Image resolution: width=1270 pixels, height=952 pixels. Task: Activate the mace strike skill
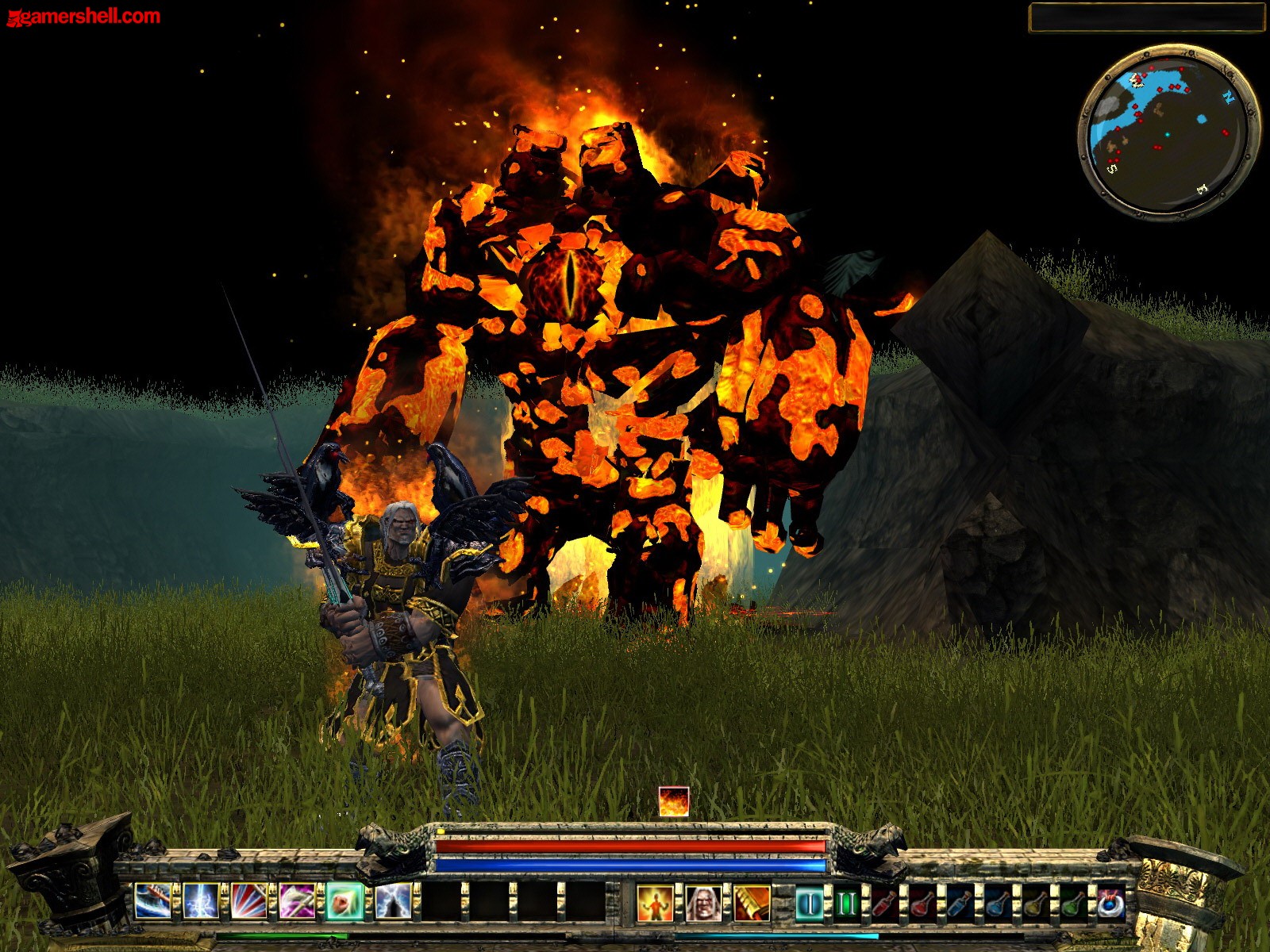point(152,902)
